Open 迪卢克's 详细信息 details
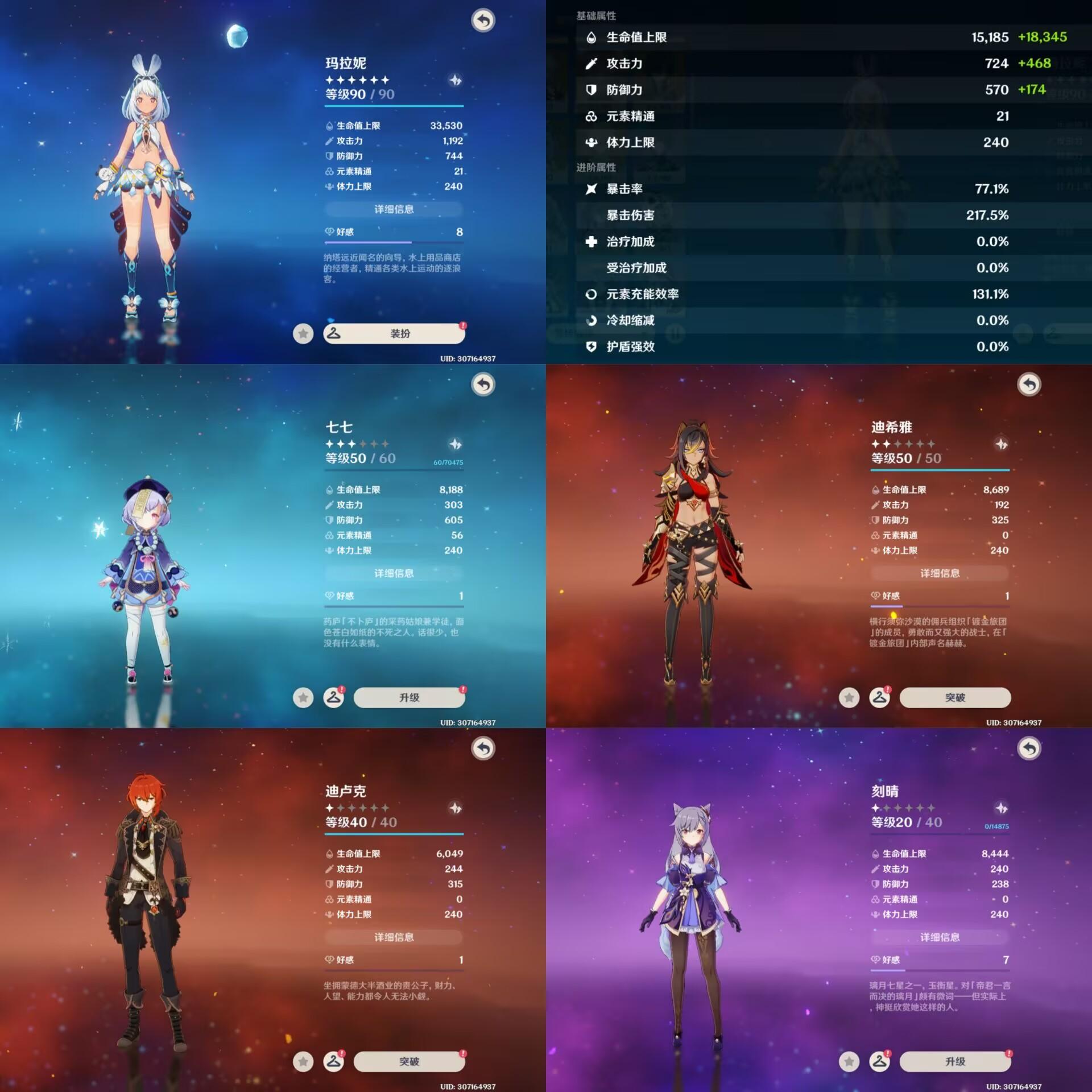This screenshot has width=1092, height=1092. 394,937
